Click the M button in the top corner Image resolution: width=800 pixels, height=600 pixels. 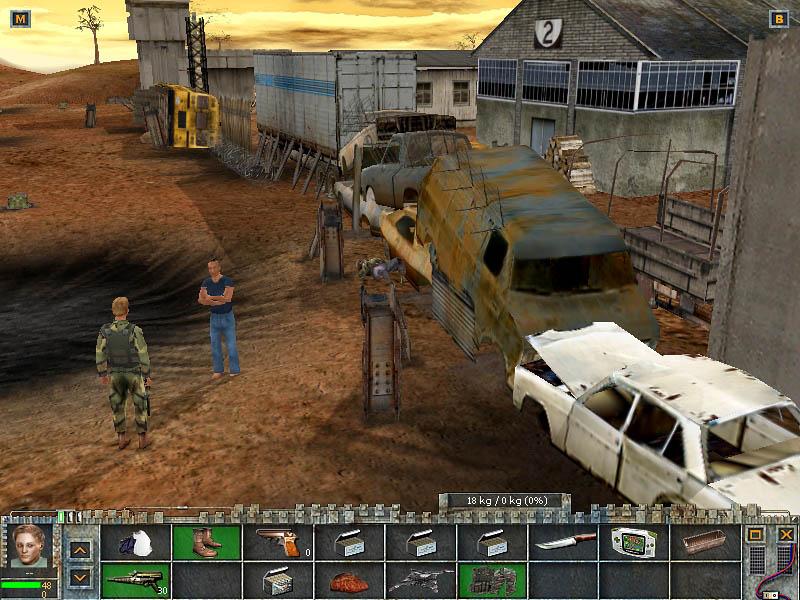20,18
